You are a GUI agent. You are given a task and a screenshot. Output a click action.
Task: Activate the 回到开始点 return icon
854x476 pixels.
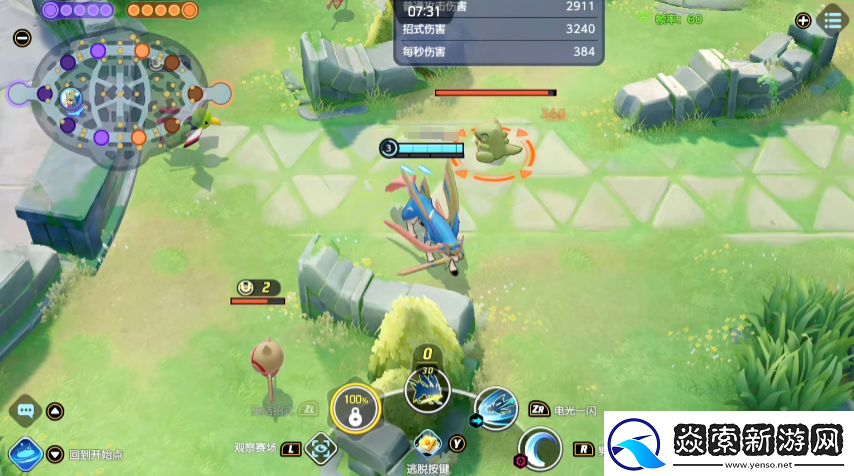25,455
